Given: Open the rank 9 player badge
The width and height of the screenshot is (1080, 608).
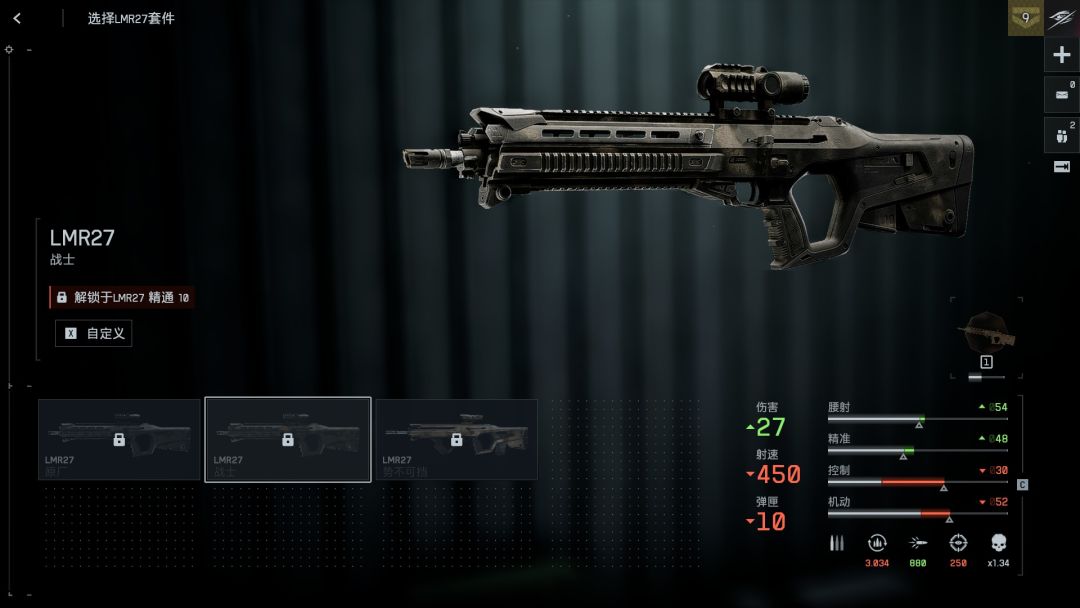Looking at the screenshot, I should tap(1025, 18).
